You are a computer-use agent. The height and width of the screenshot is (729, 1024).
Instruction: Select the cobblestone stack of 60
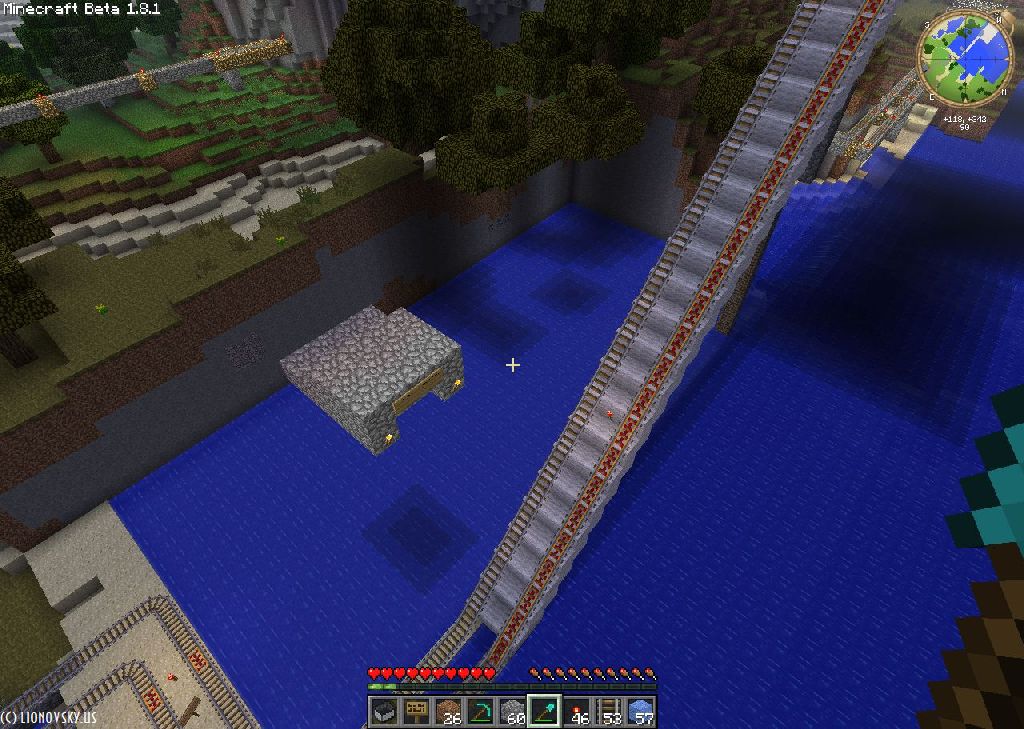click(512, 711)
